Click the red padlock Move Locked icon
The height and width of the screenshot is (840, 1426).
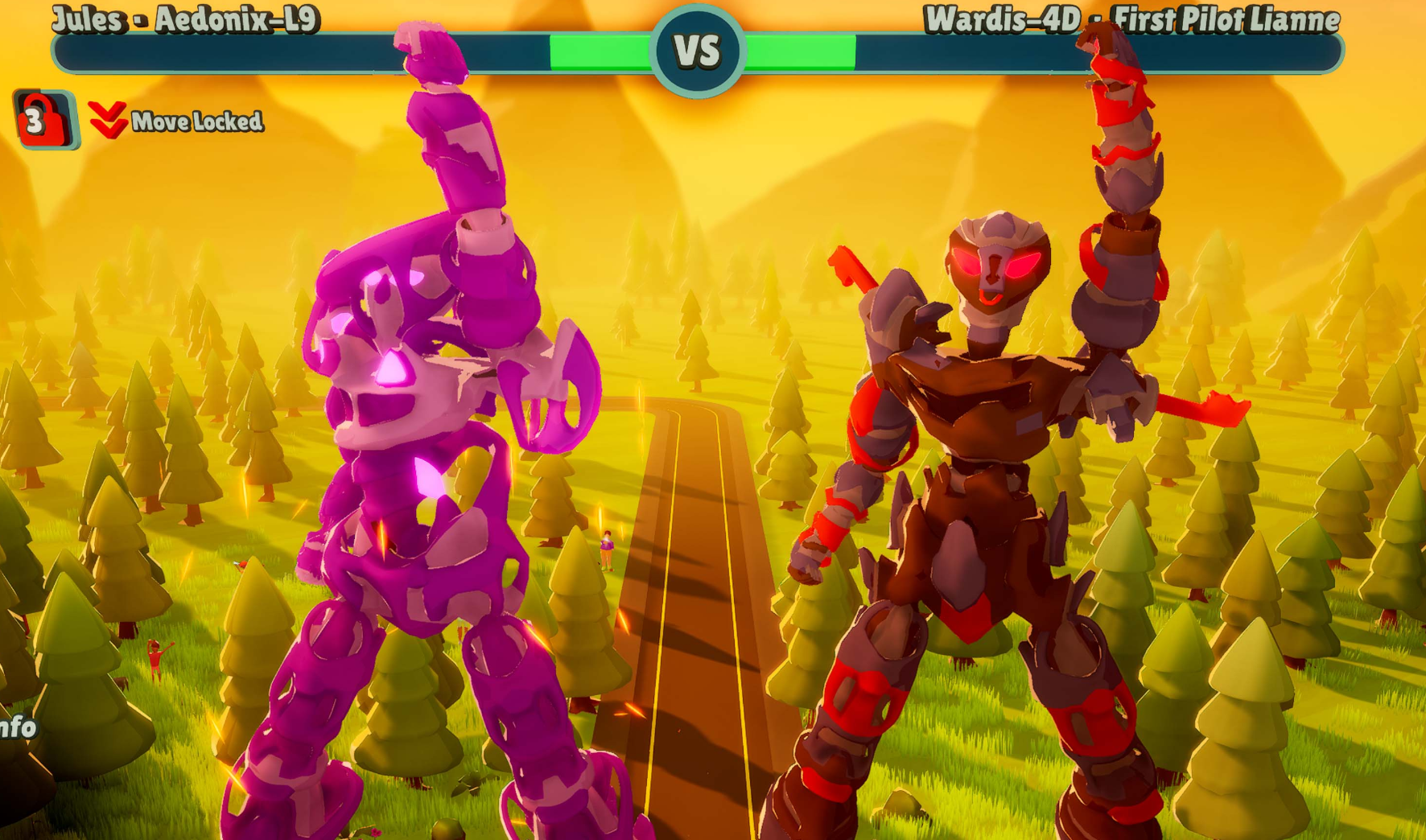coord(44,120)
